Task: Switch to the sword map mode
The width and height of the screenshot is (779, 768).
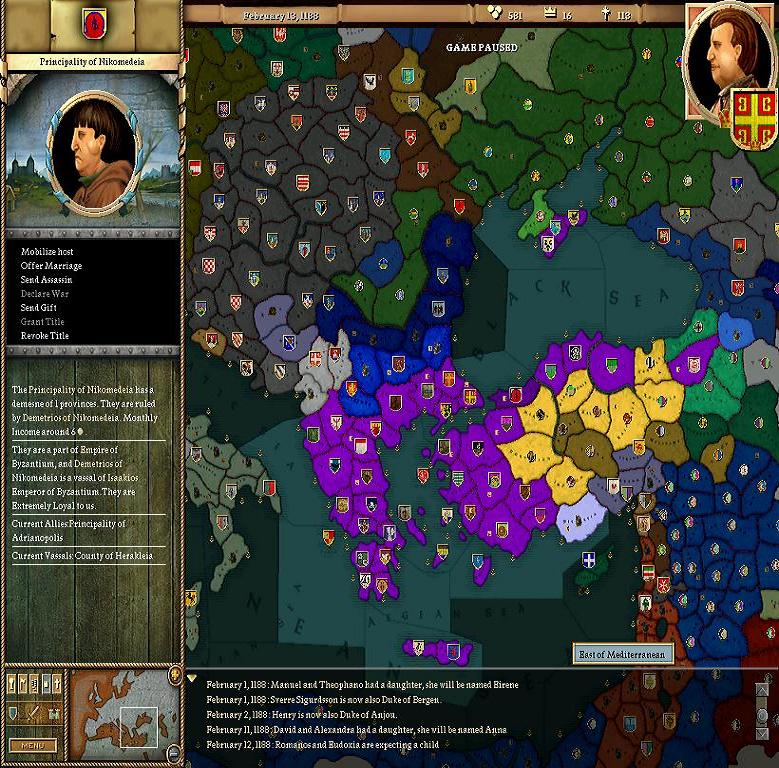Action: [32, 713]
